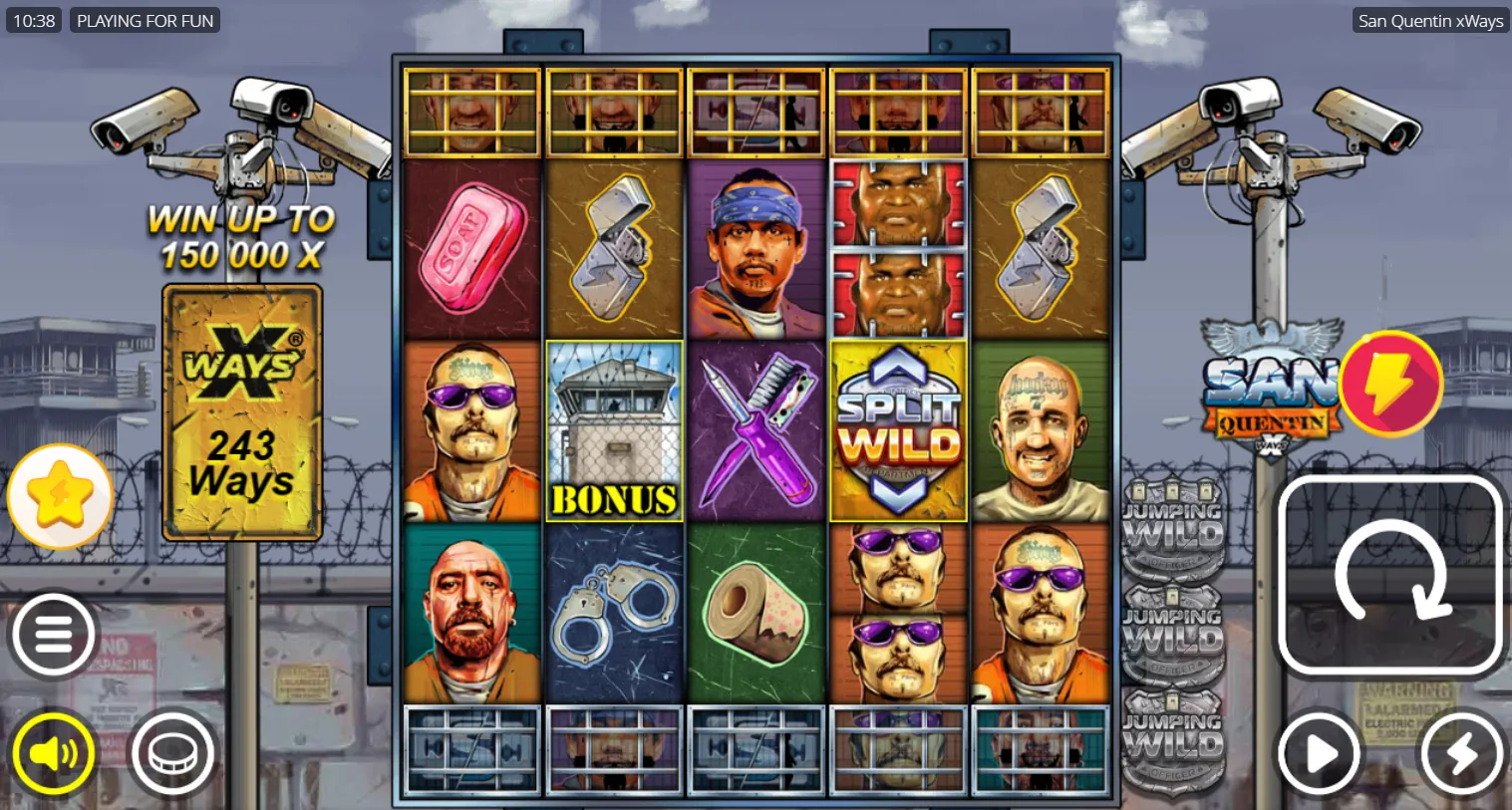Spin the reels with the large spin button

click(x=1390, y=575)
